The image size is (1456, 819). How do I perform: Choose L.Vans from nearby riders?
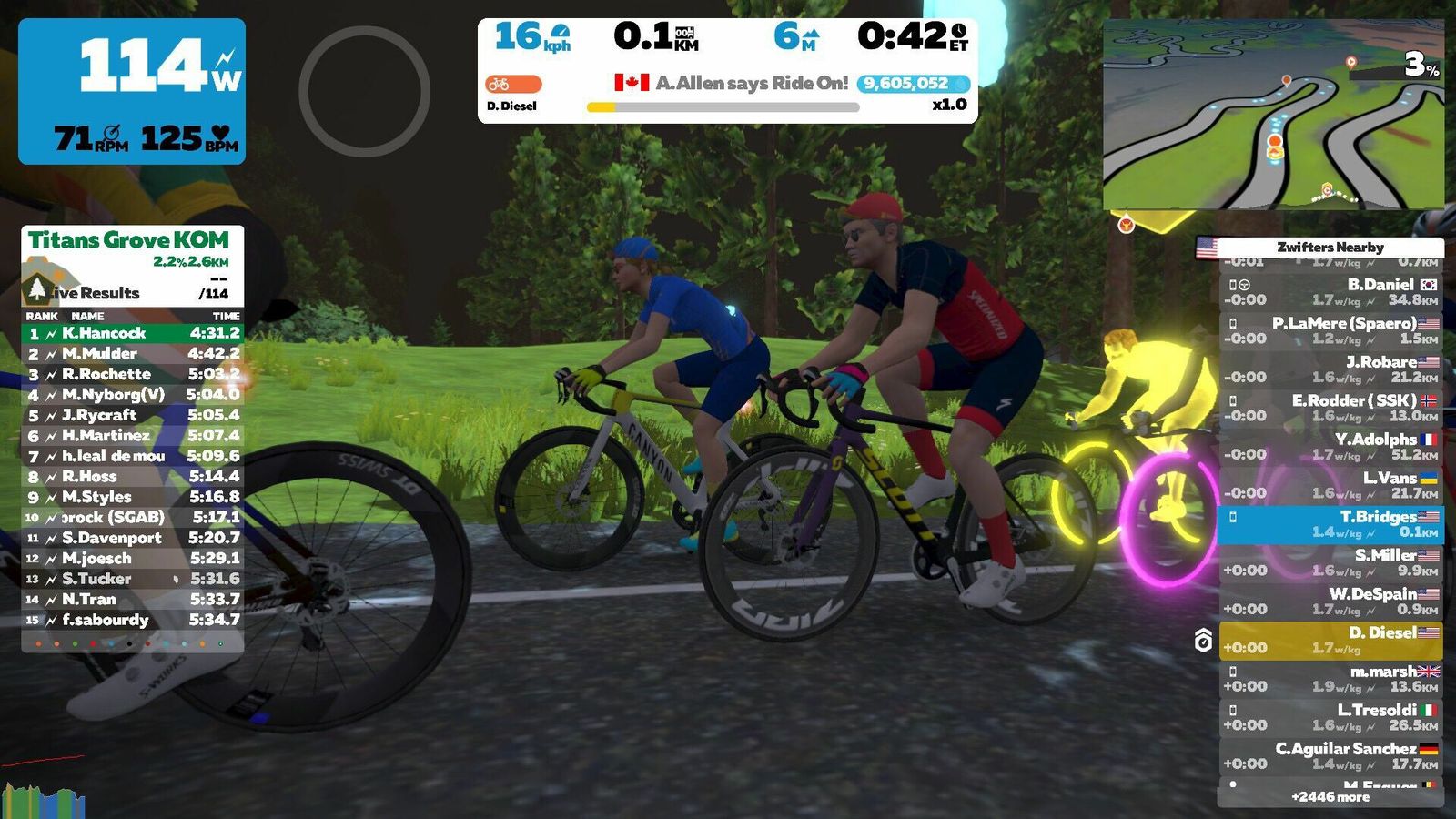1330,485
